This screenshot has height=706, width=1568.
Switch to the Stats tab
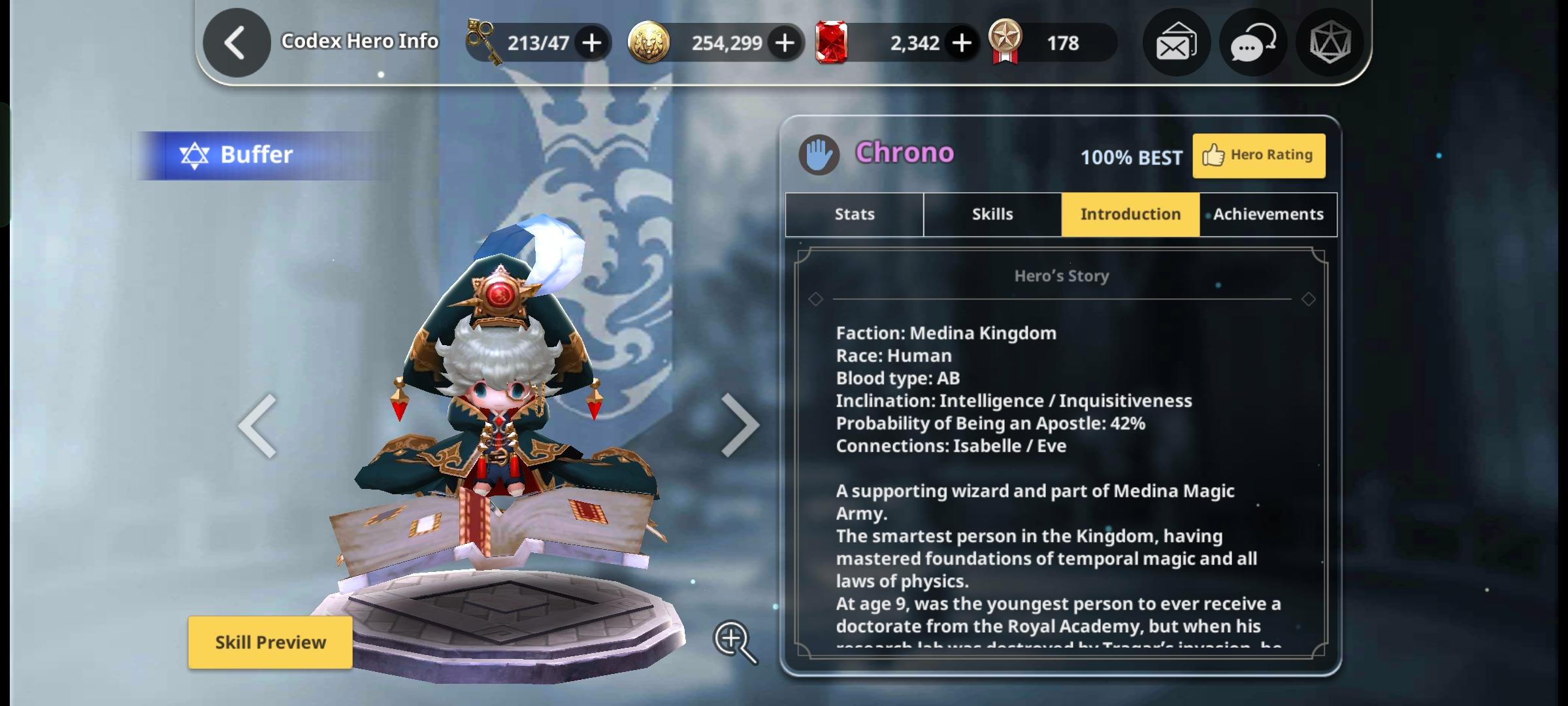pos(853,214)
